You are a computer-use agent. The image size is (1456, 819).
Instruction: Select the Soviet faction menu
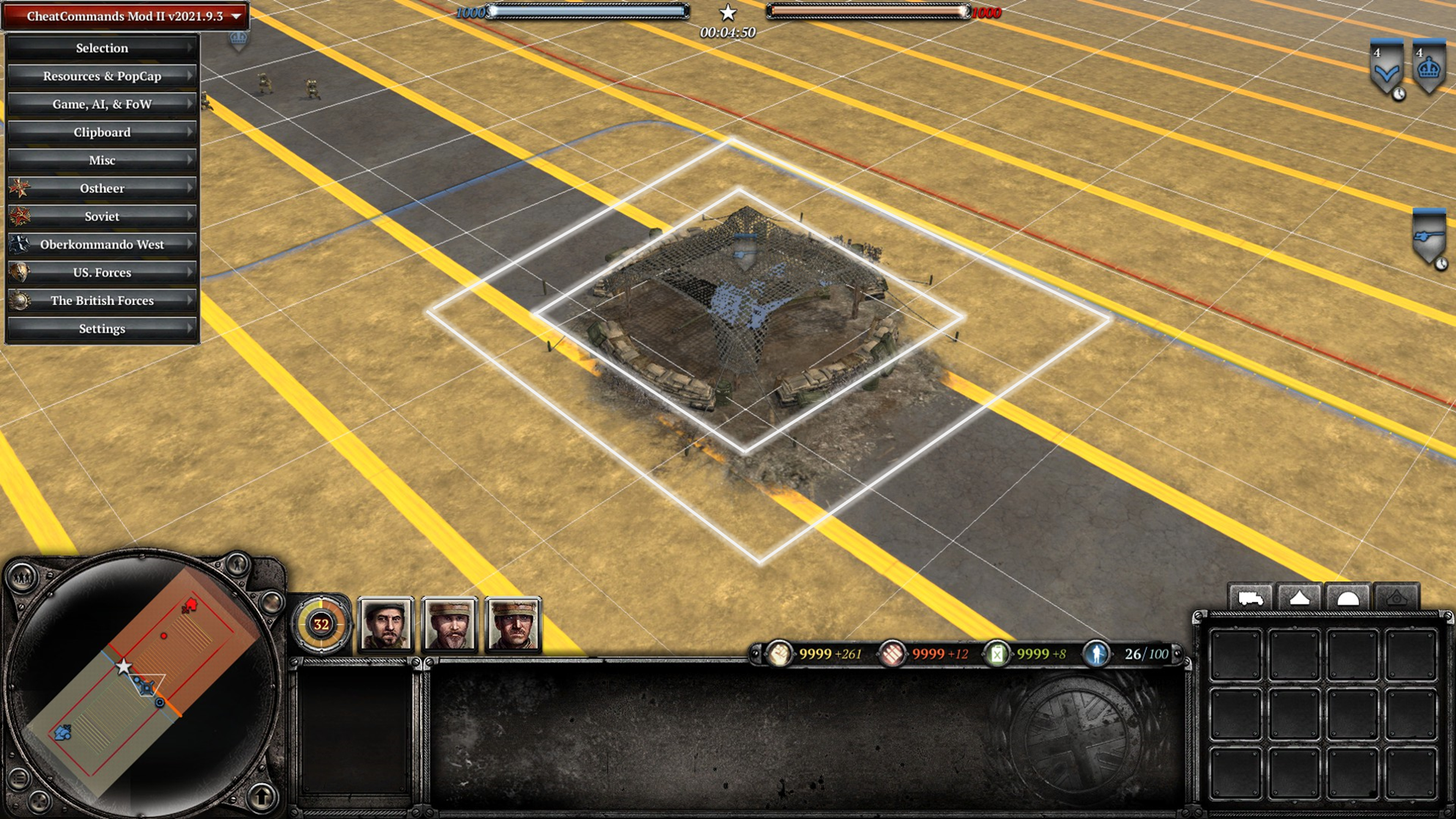[x=102, y=216]
